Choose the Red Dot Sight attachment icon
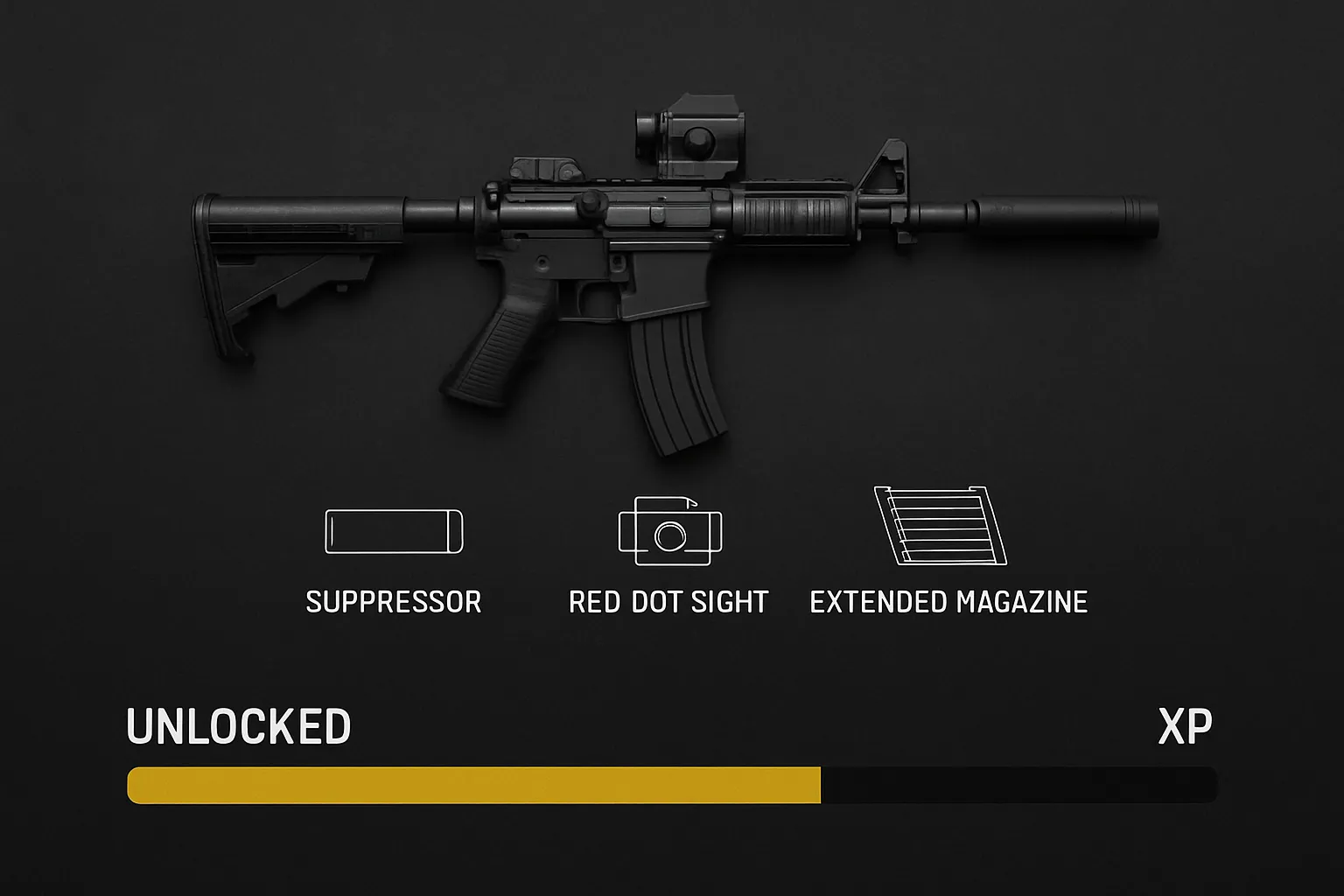Image resolution: width=1344 pixels, height=896 pixels. [x=670, y=531]
